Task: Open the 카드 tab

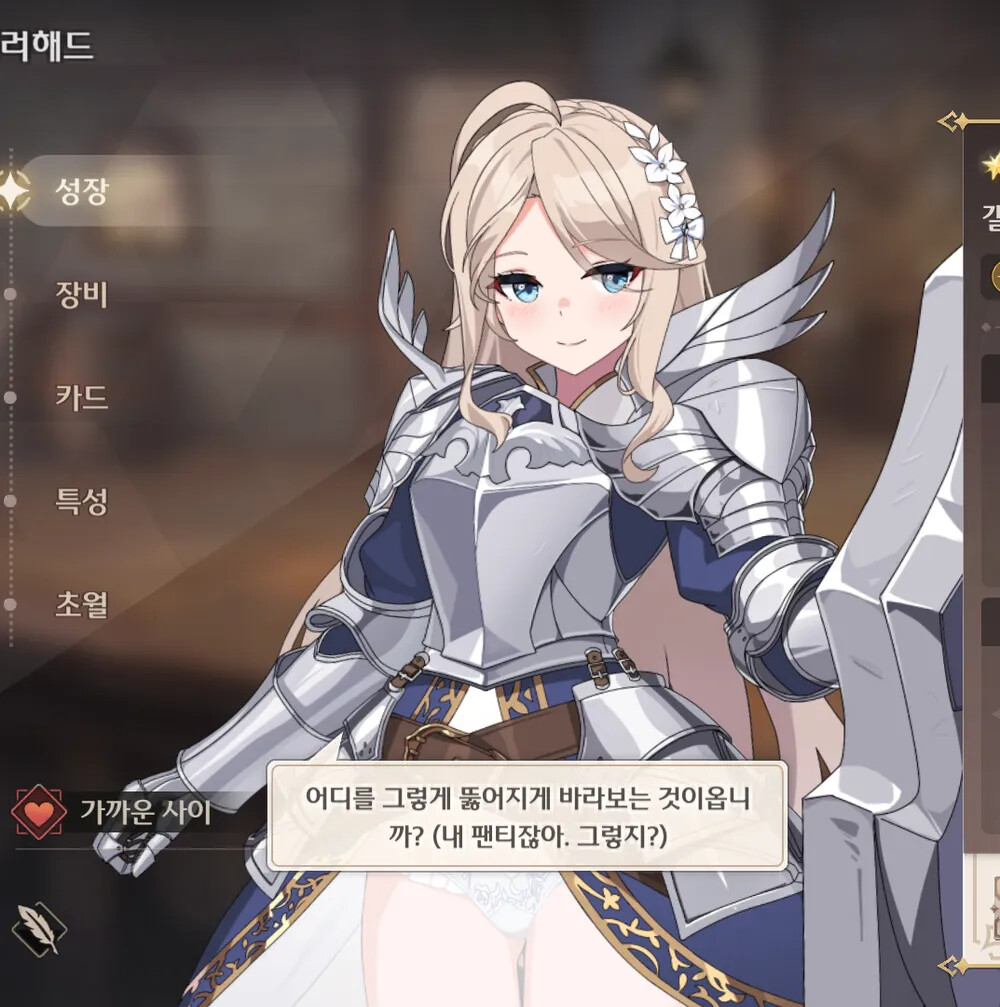Action: [x=82, y=398]
